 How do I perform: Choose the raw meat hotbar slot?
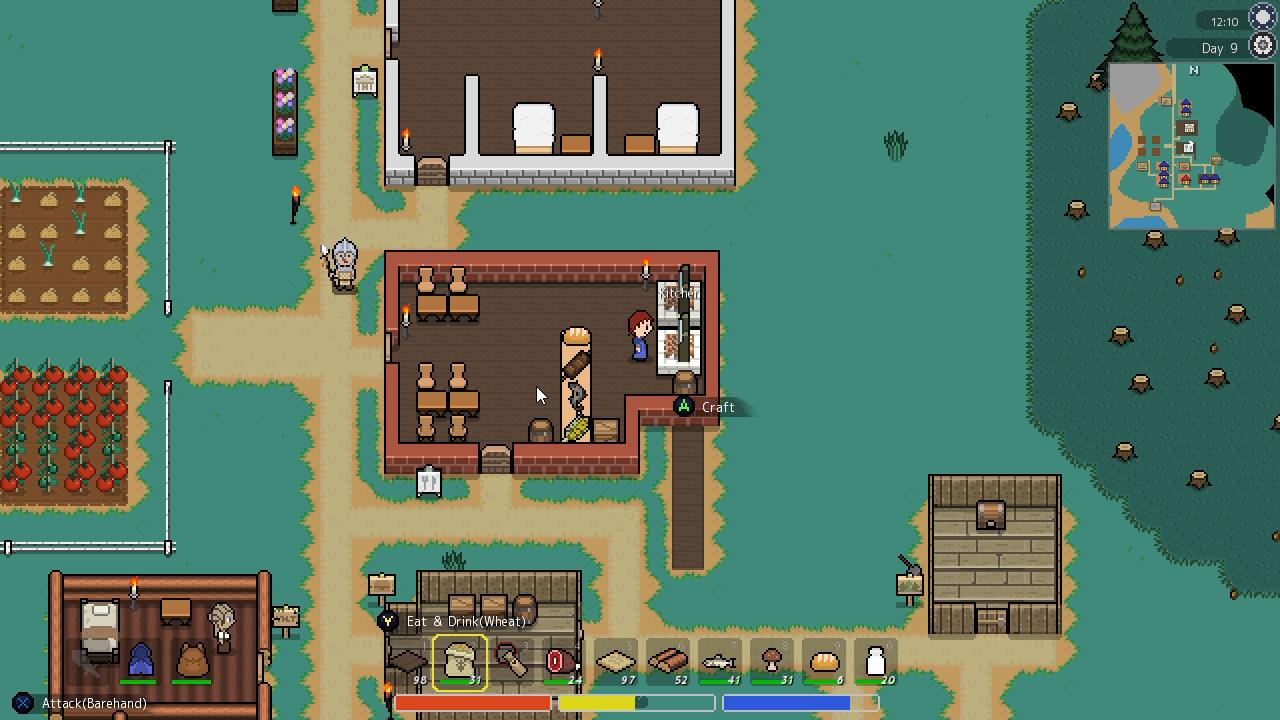tap(563, 662)
